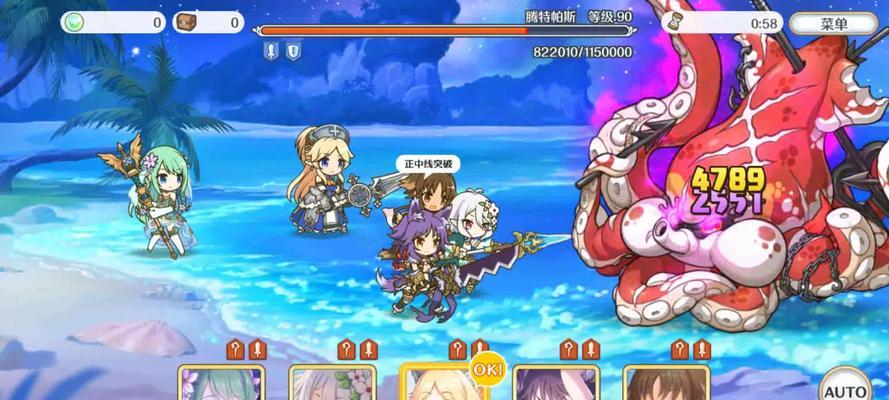Choose the brown-haired character portrait
889x400 pixels.
666,383
